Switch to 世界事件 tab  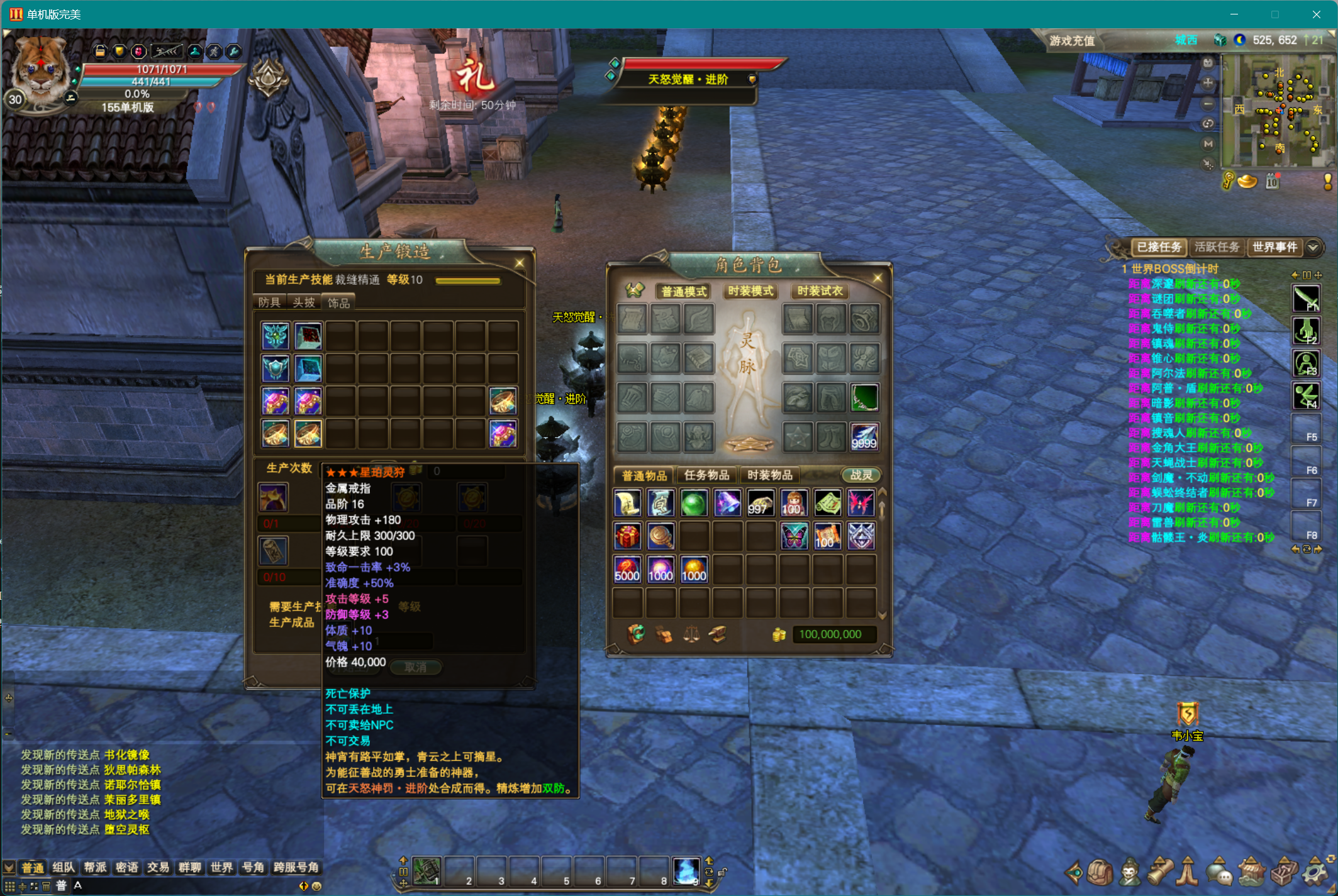pyautogui.click(x=1274, y=247)
